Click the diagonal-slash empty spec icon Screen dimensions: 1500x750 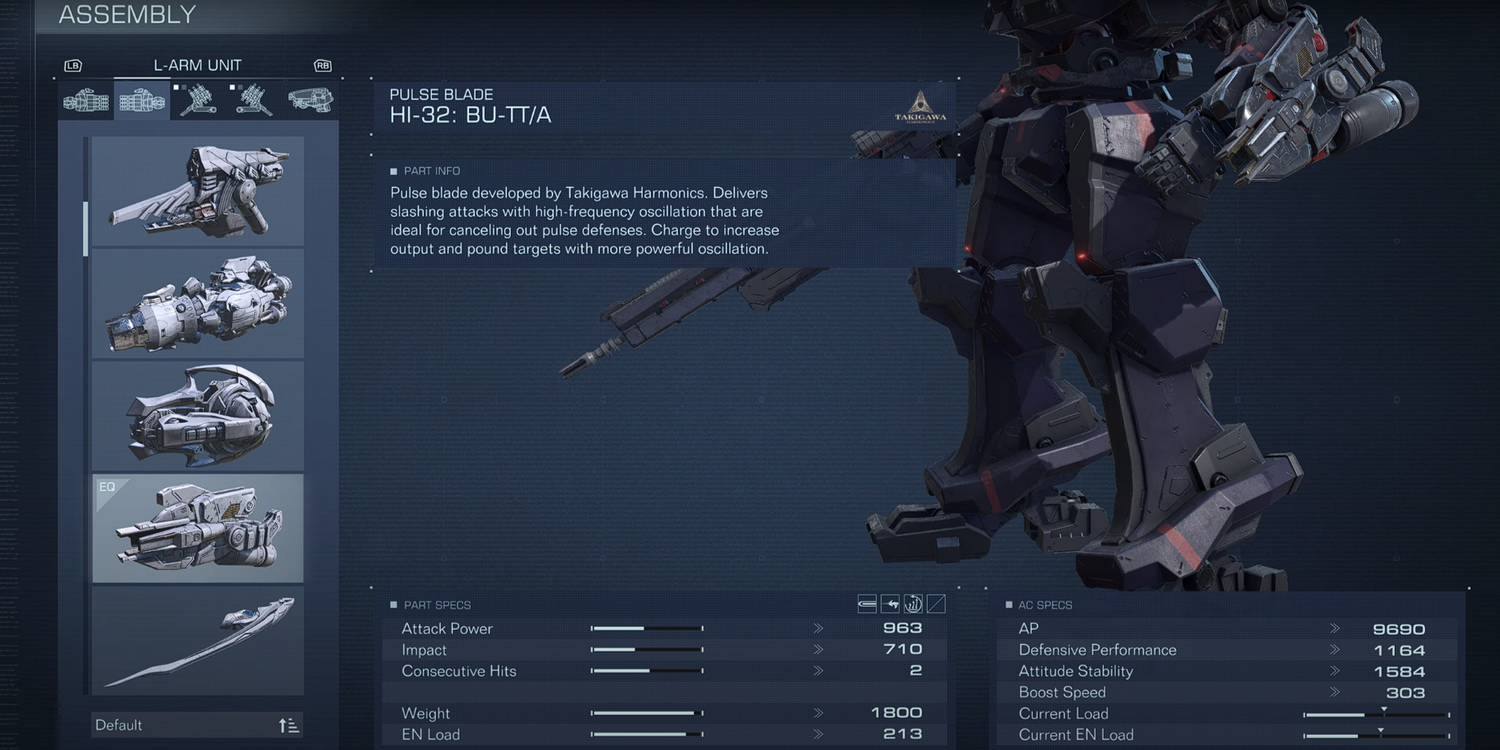point(936,604)
